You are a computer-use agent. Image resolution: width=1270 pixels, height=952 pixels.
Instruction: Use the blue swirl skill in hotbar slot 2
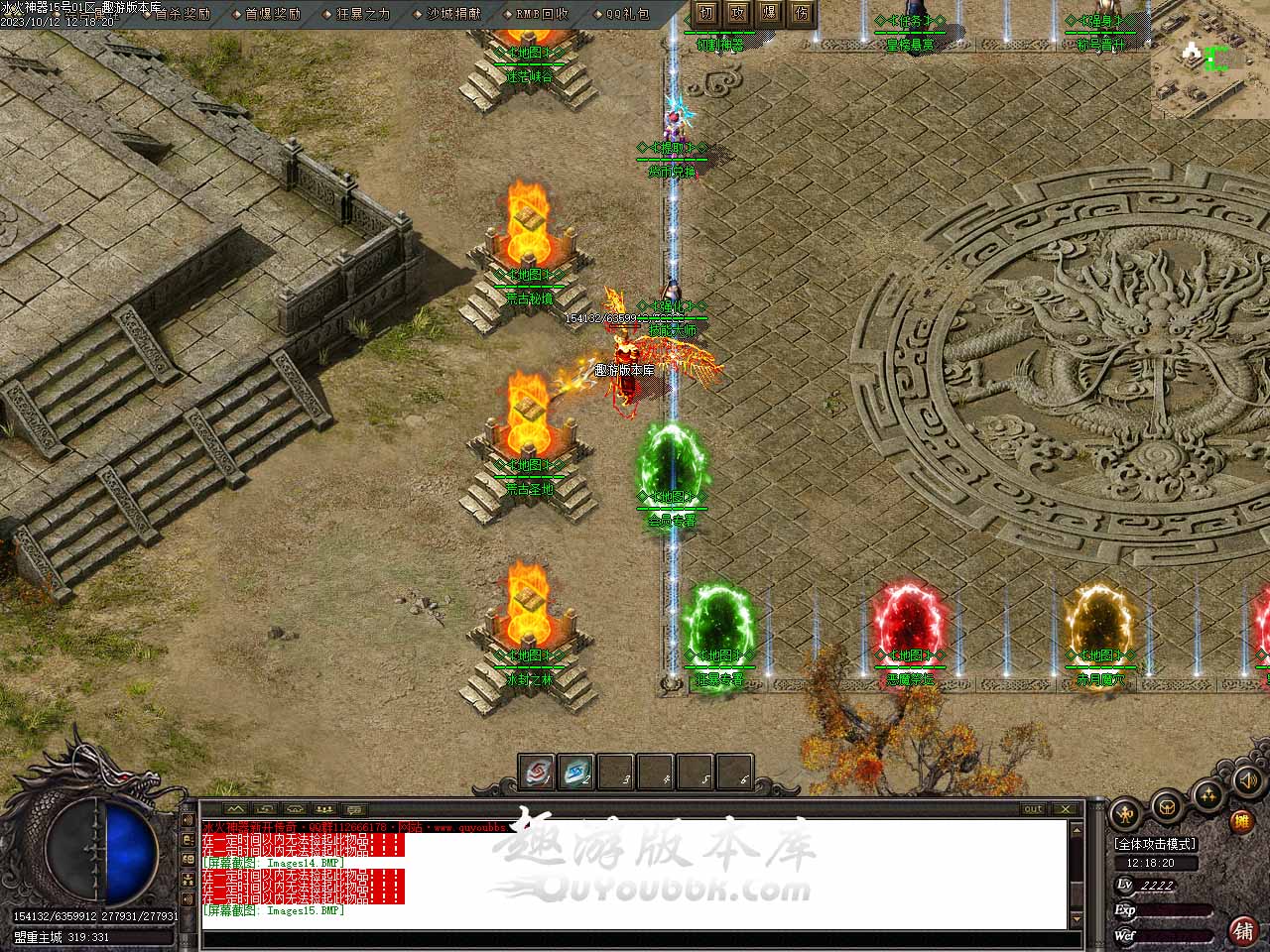pos(576,773)
